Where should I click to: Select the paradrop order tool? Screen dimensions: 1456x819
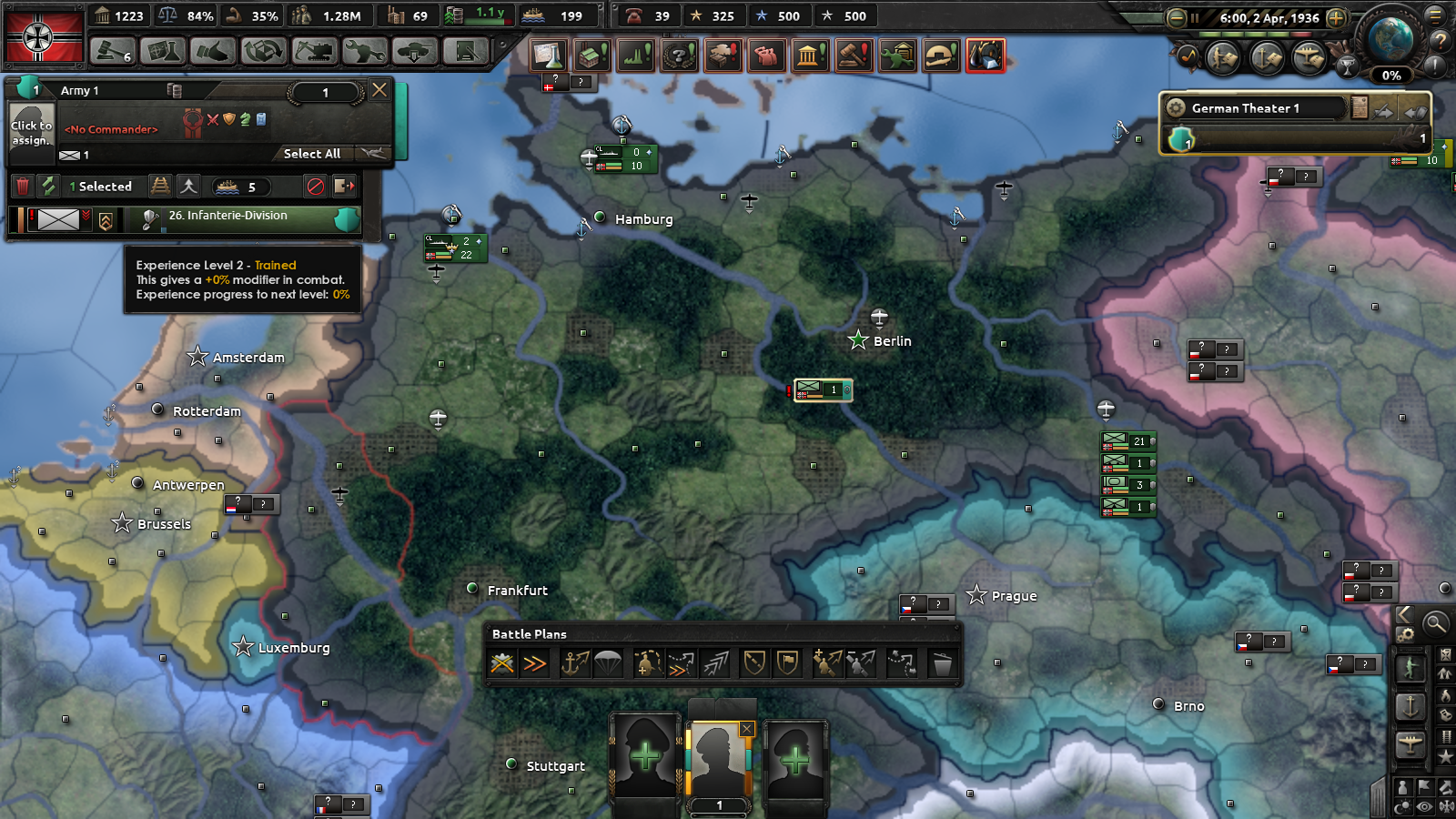point(608,662)
